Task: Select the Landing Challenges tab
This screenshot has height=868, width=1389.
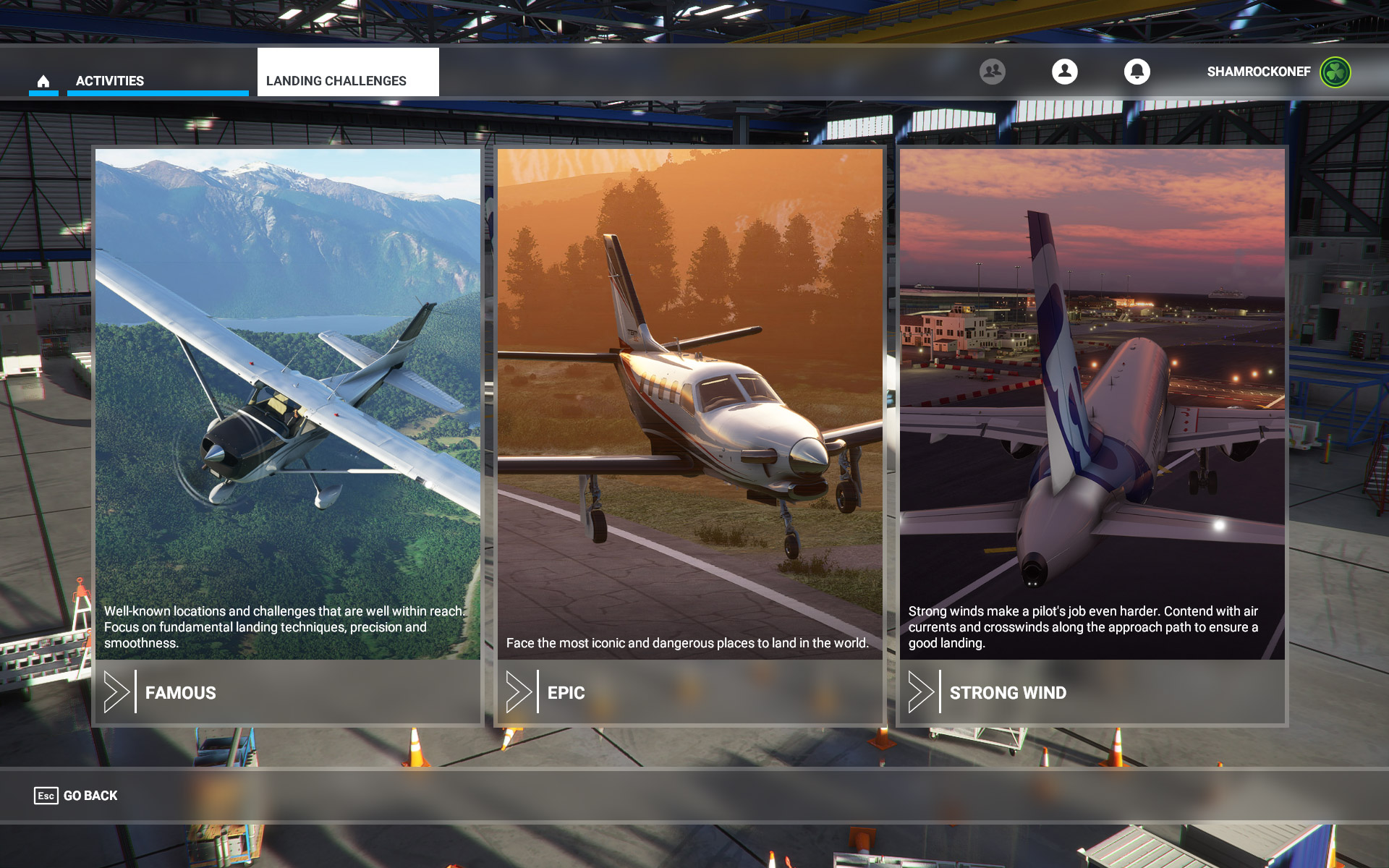Action: point(336,81)
